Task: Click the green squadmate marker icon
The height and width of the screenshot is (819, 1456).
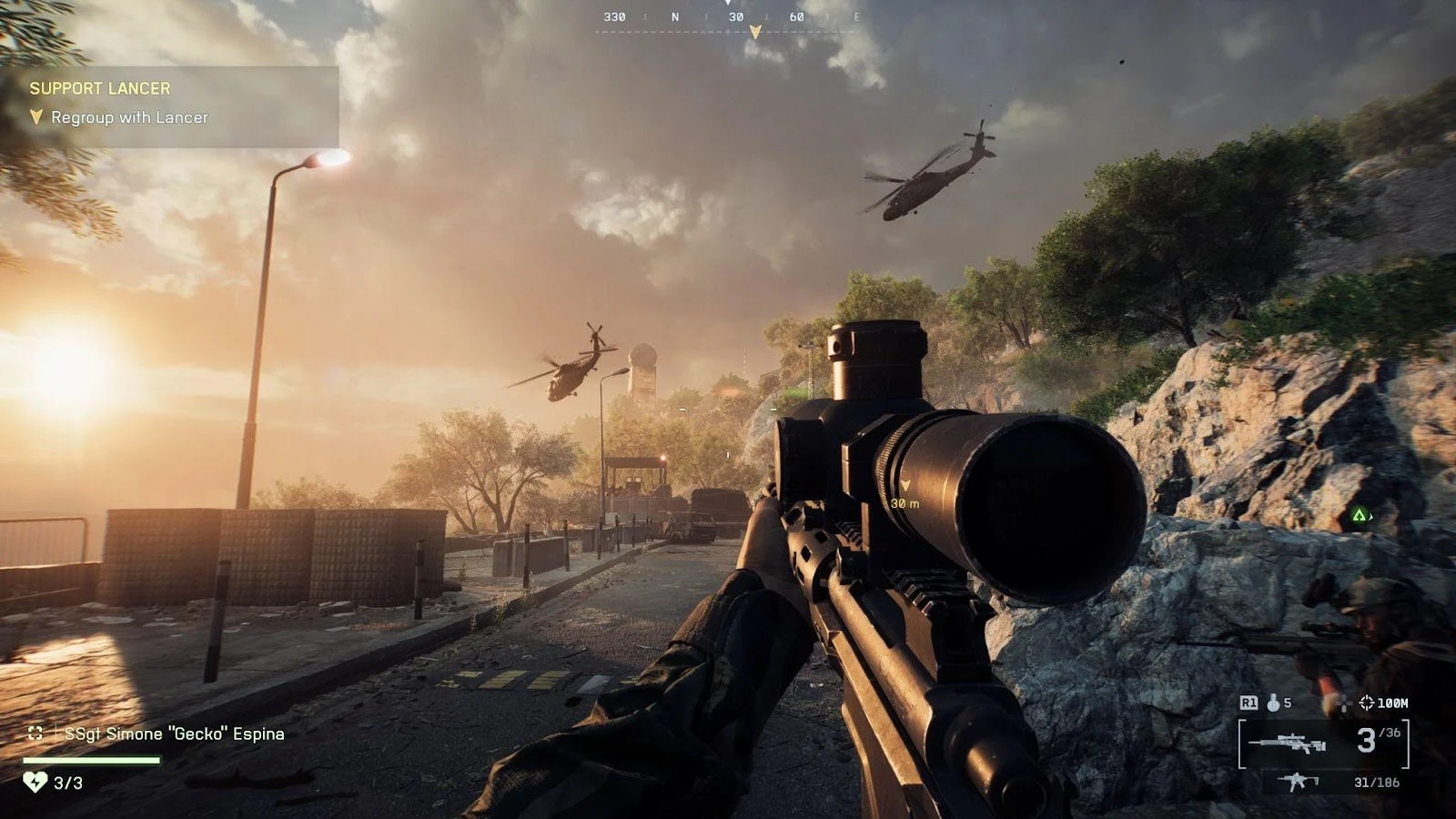Action: tap(1359, 516)
